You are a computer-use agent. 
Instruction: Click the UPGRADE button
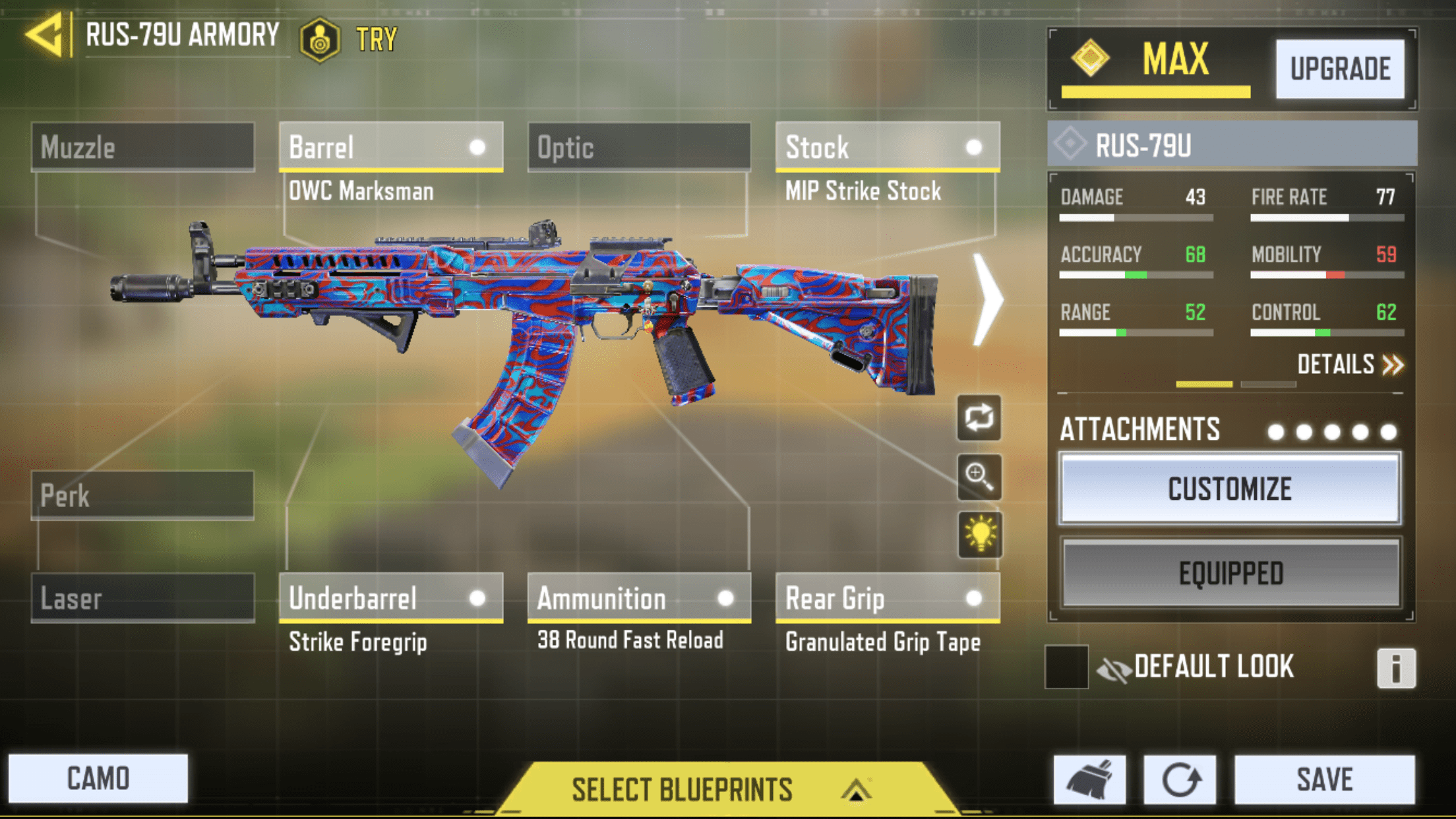pos(1339,69)
